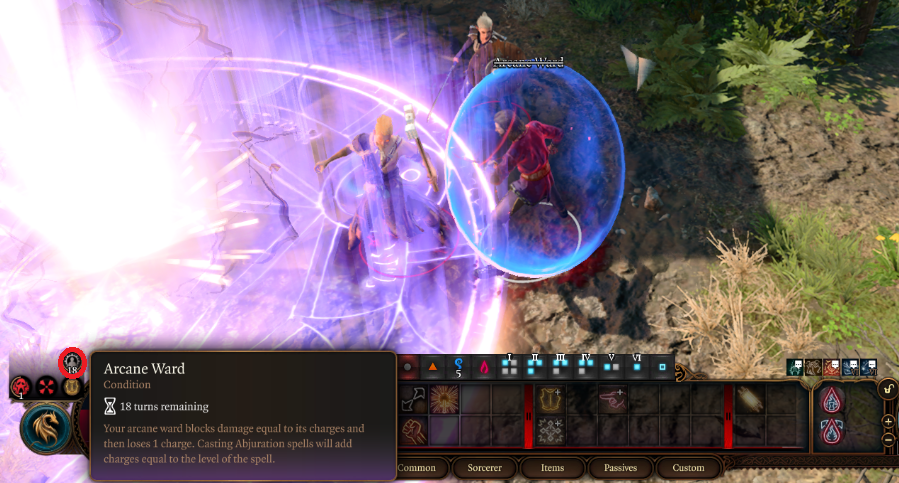Viewport: 899px width, 483px height.
Task: Toggle the hotbar lock button
Action: pos(887,389)
